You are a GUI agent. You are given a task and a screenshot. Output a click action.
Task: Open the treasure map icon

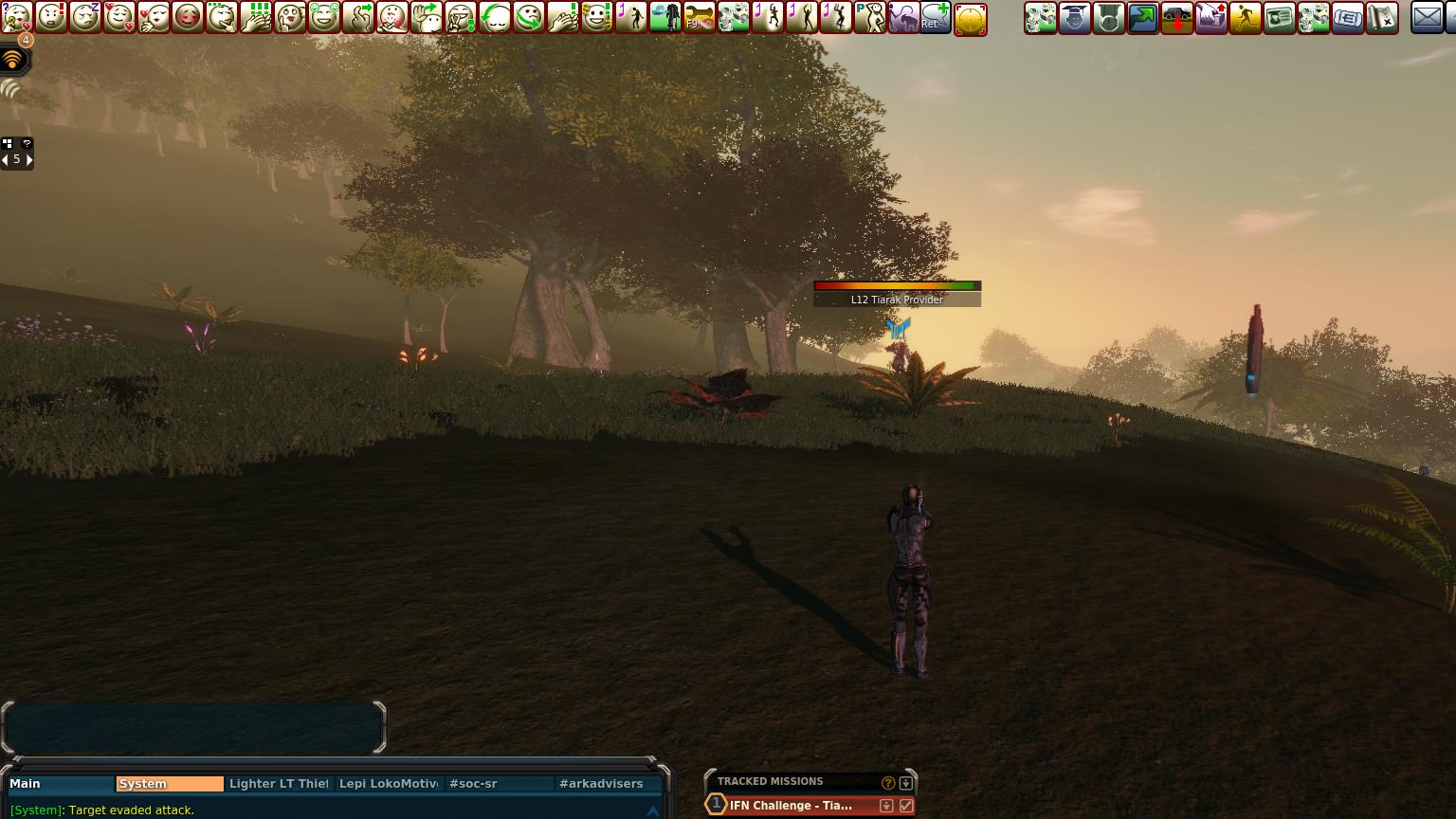pos(1381,17)
